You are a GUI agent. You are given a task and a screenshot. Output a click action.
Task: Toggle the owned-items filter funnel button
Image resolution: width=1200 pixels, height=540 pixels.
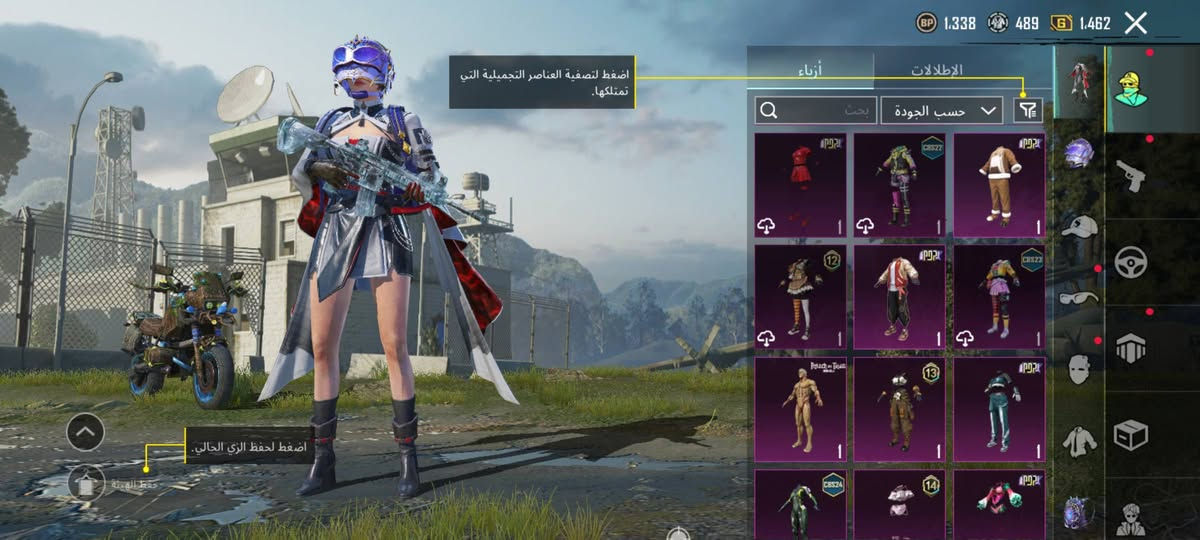tap(1027, 110)
